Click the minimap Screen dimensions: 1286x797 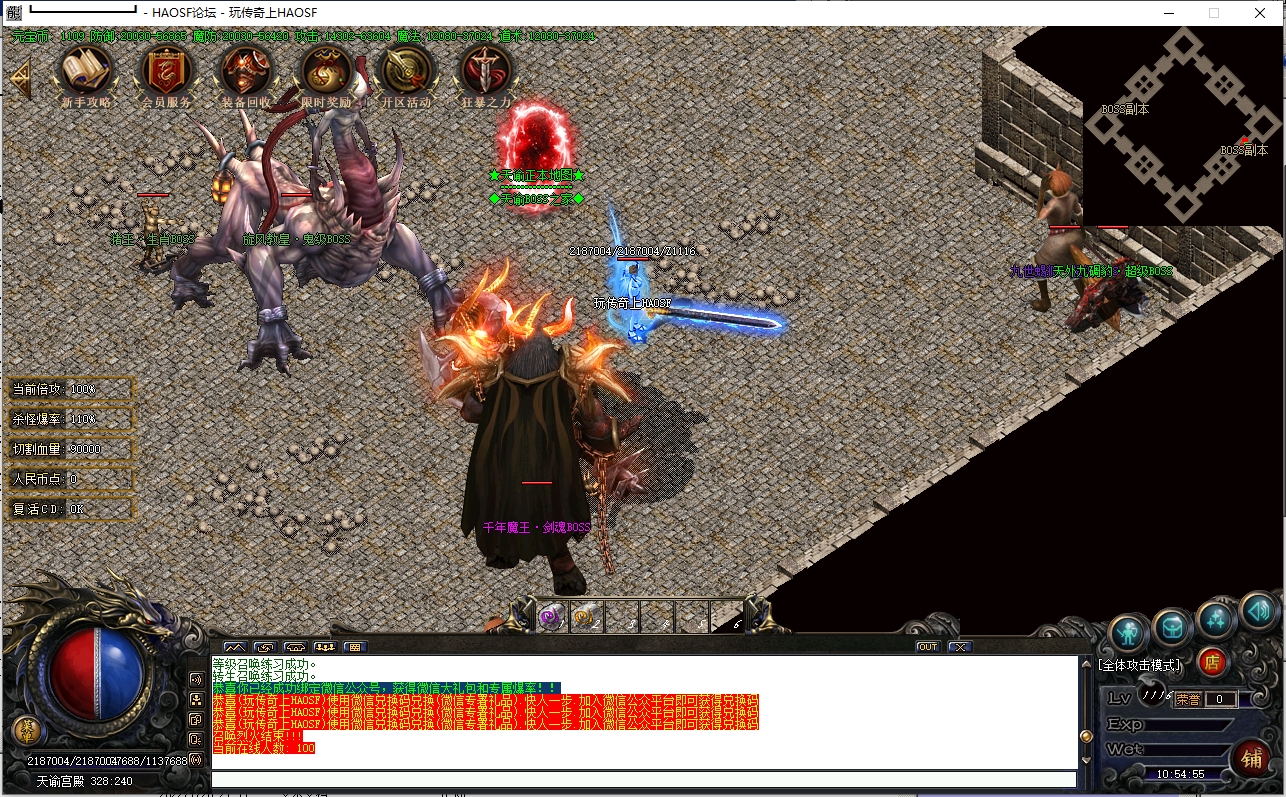point(1183,125)
